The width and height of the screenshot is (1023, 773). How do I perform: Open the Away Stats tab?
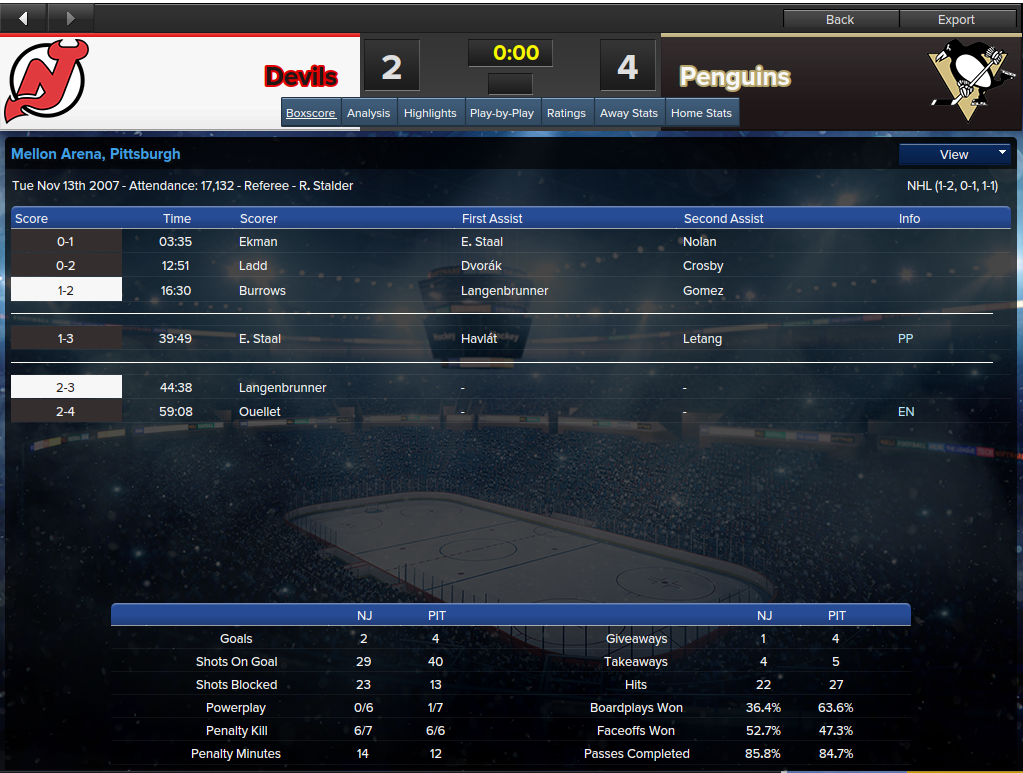629,113
